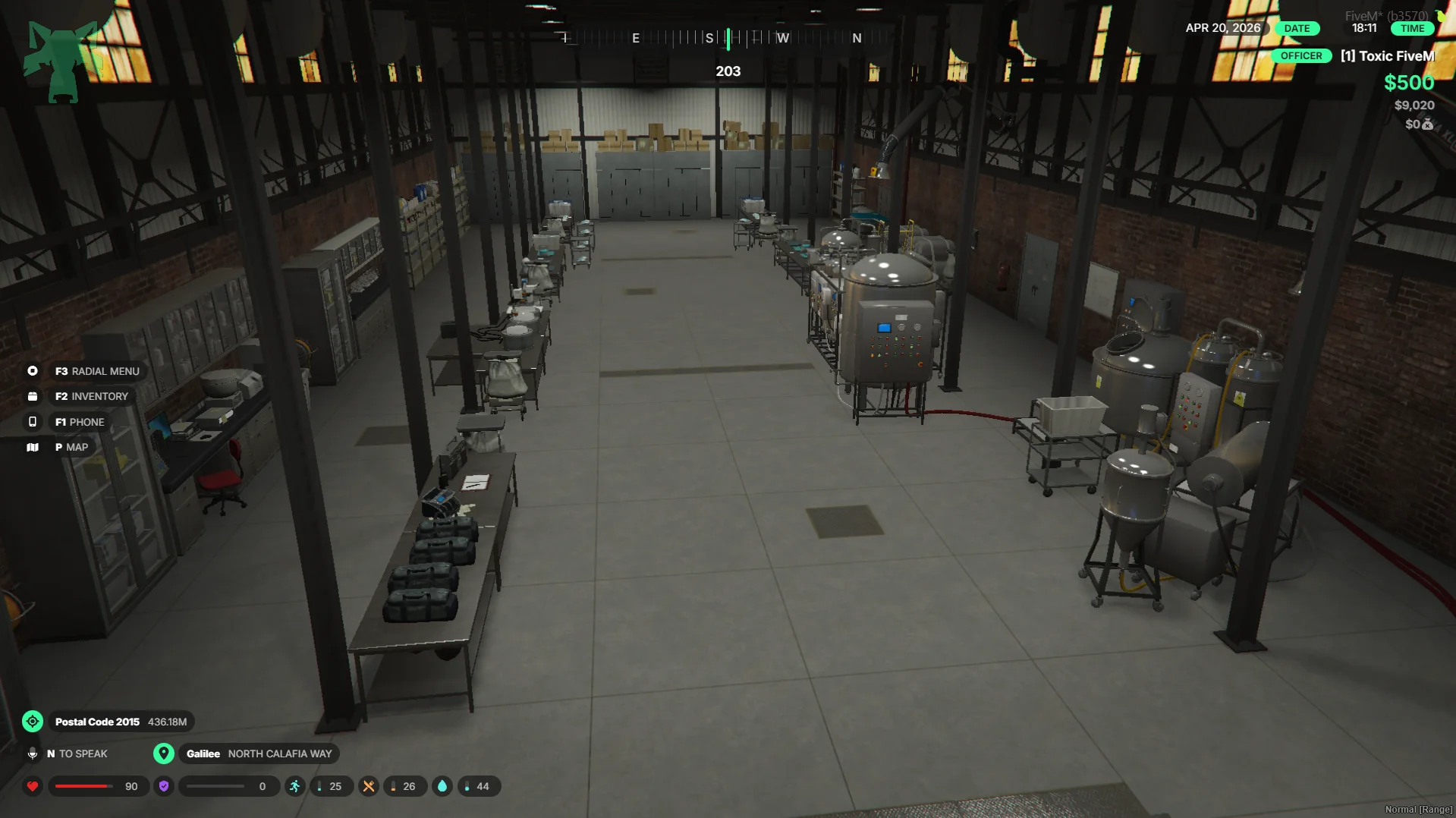Show the Map using its folded-map icon
The height and width of the screenshot is (818, 1456).
[33, 447]
